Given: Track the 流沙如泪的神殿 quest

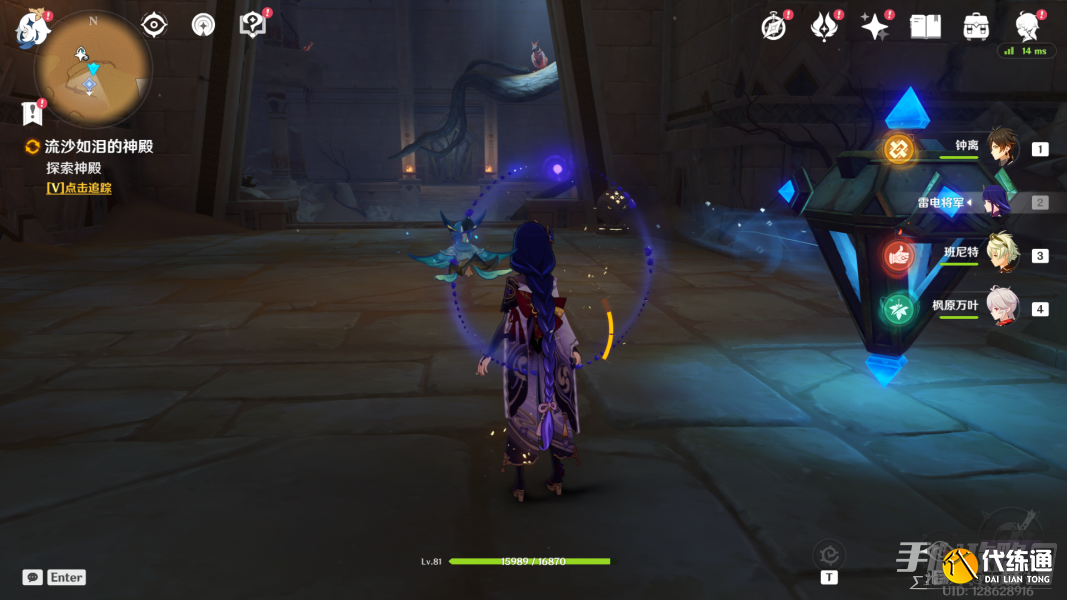Looking at the screenshot, I should [x=79, y=188].
